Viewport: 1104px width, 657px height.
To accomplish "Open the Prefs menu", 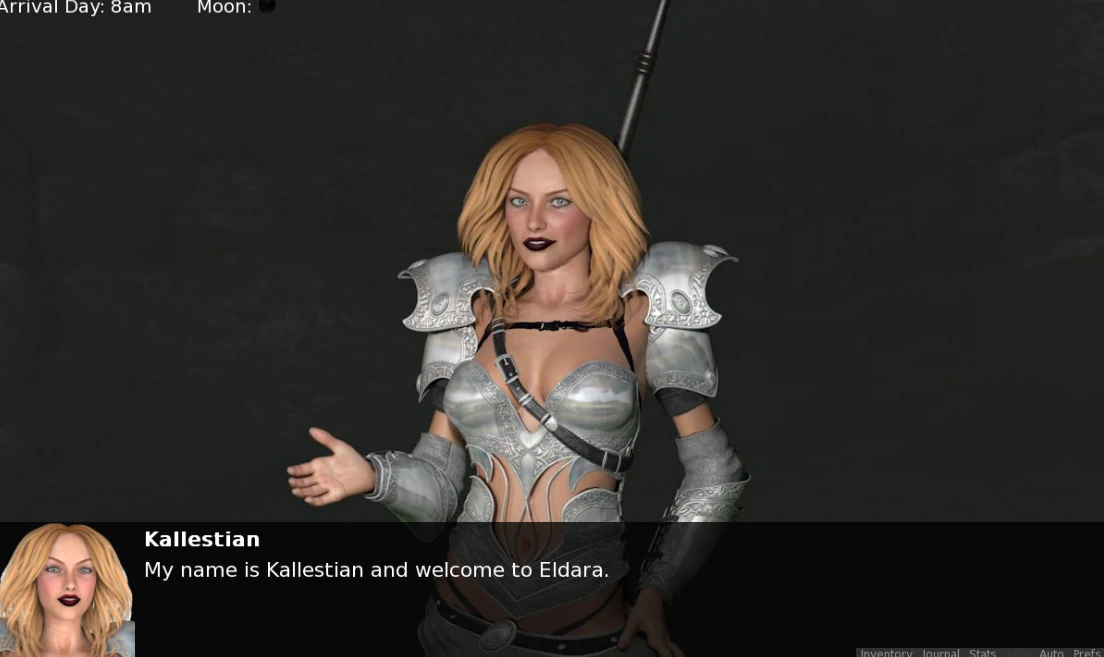I will coord(1086,653).
